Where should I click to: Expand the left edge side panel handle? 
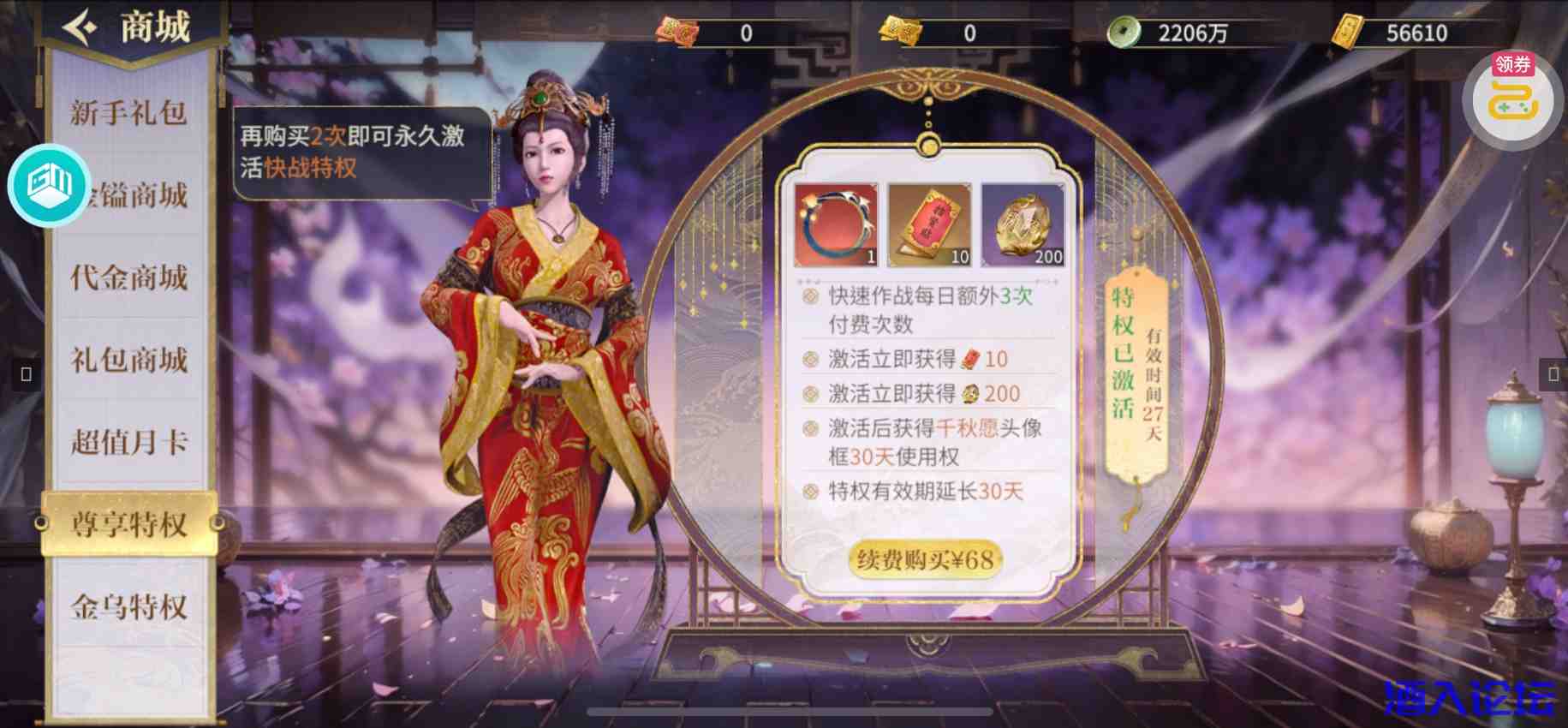pyautogui.click(x=25, y=373)
